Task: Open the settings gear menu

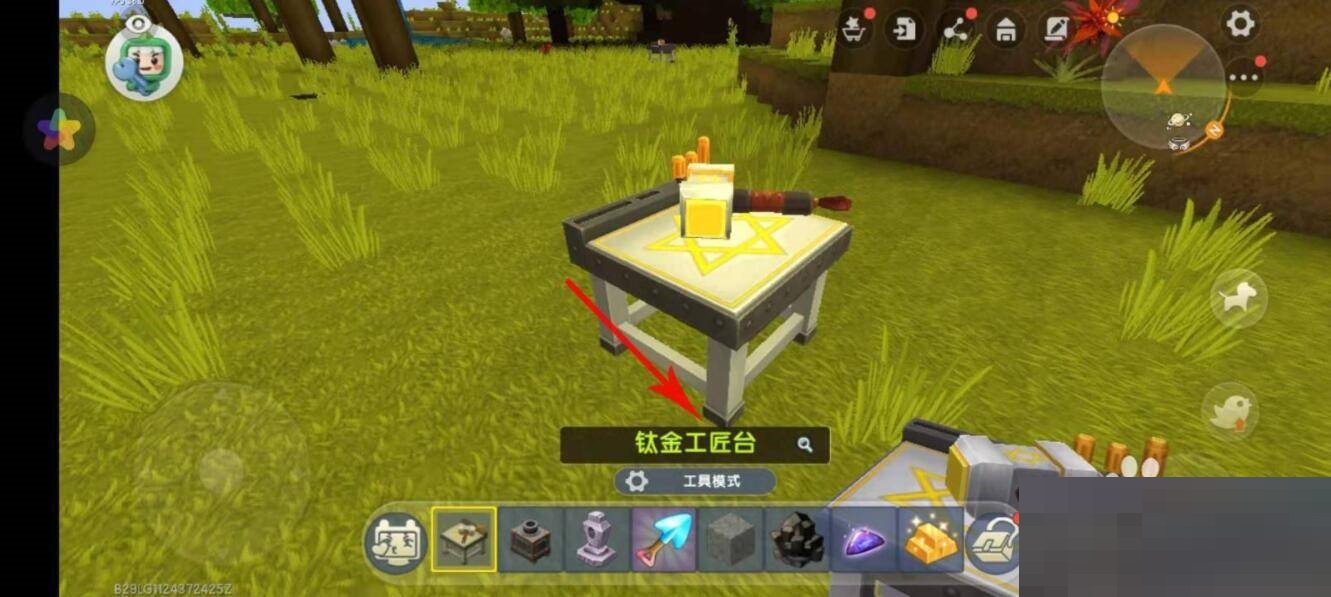Action: [x=1240, y=24]
